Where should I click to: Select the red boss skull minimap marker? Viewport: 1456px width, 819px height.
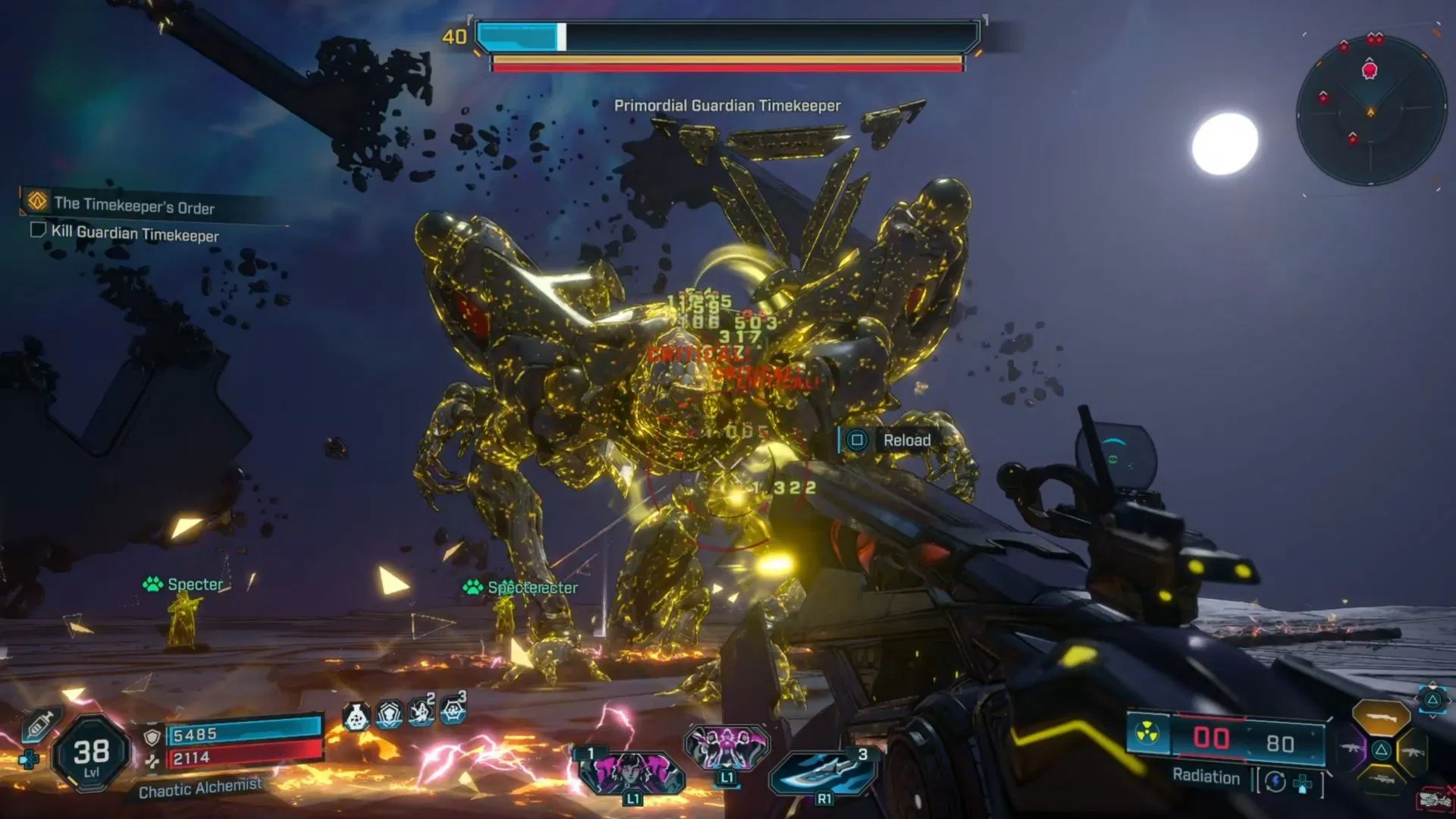click(x=1370, y=71)
